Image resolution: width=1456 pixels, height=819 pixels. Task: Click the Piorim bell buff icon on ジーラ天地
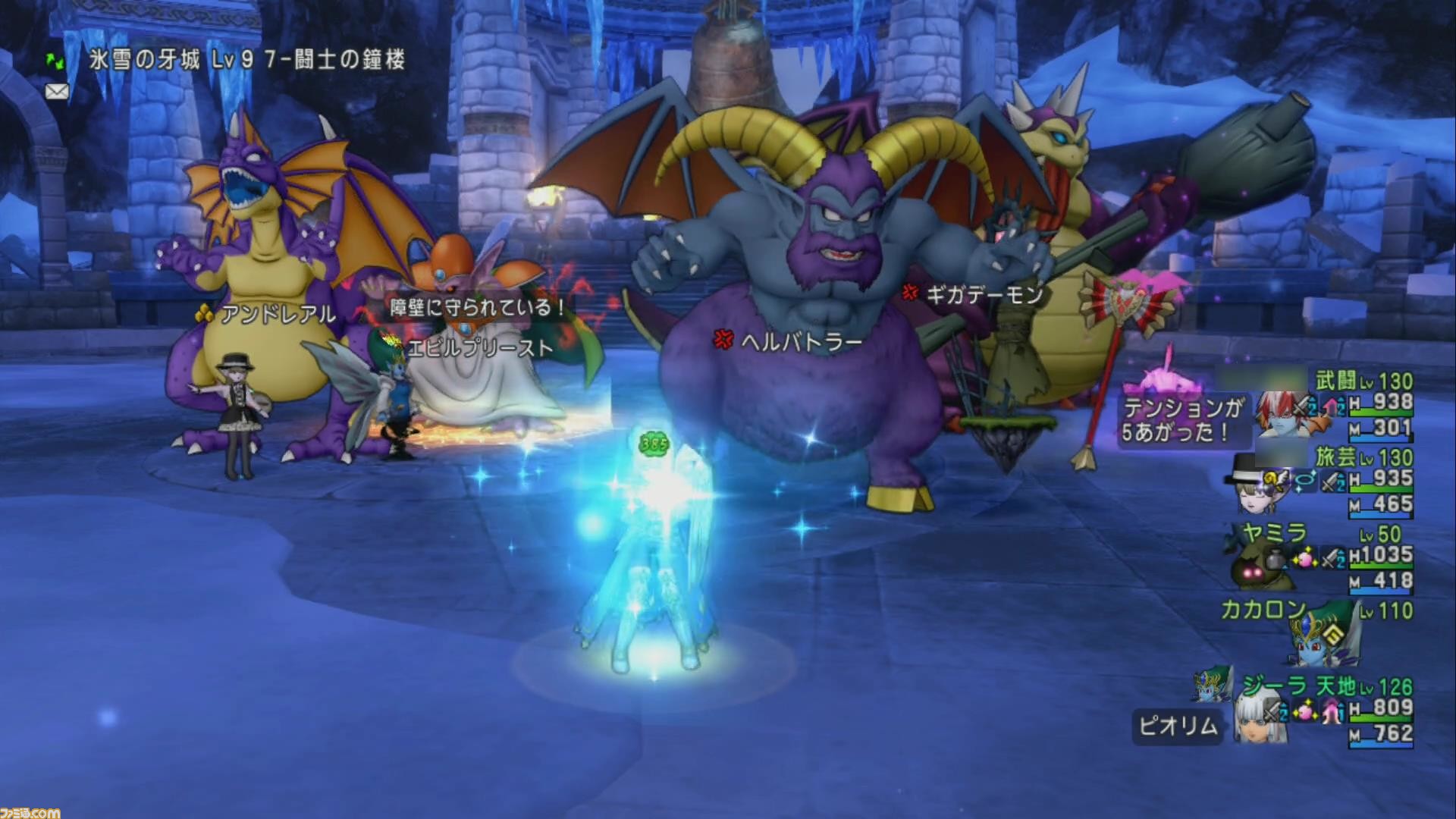[x=1329, y=712]
